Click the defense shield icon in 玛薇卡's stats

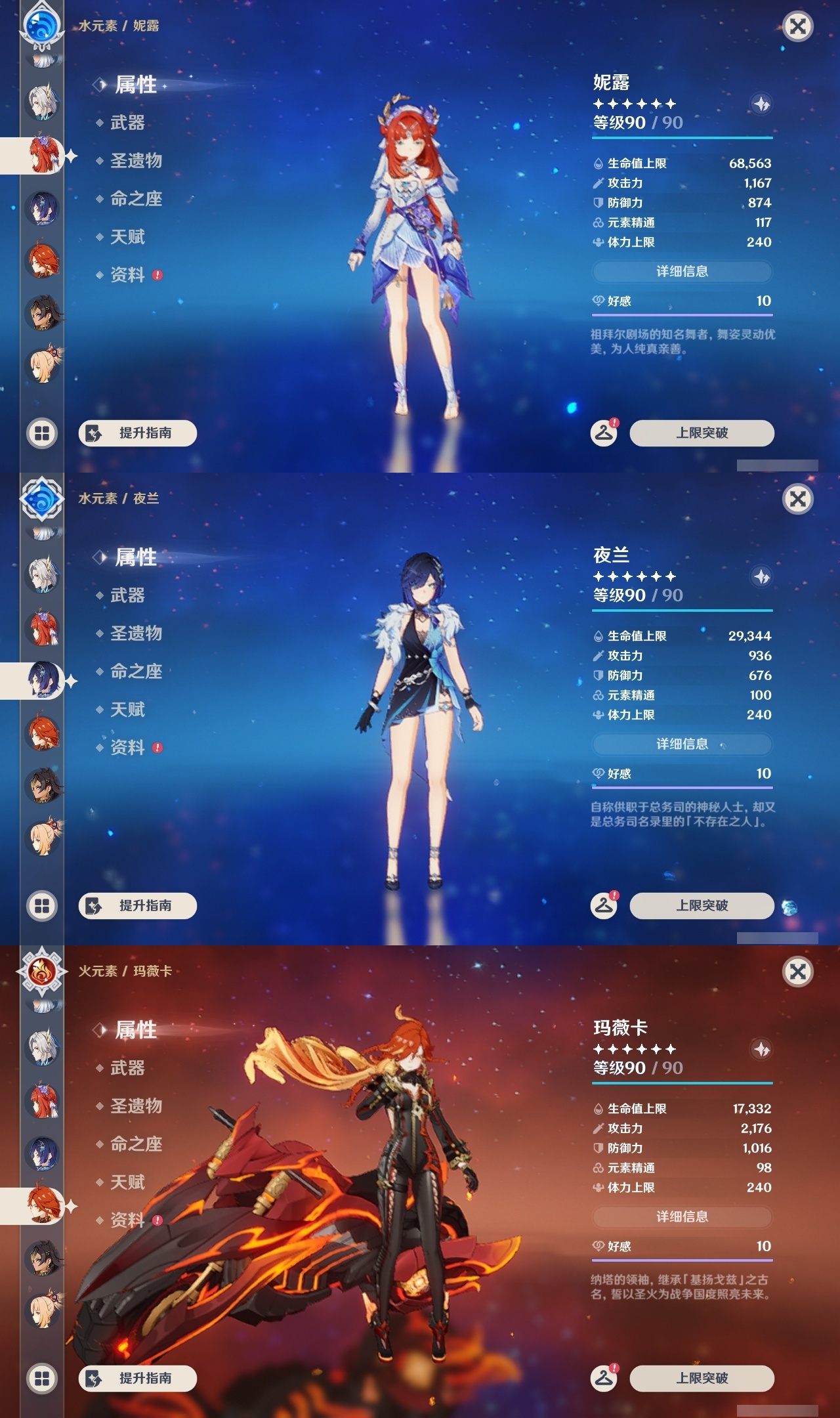[x=599, y=1149]
